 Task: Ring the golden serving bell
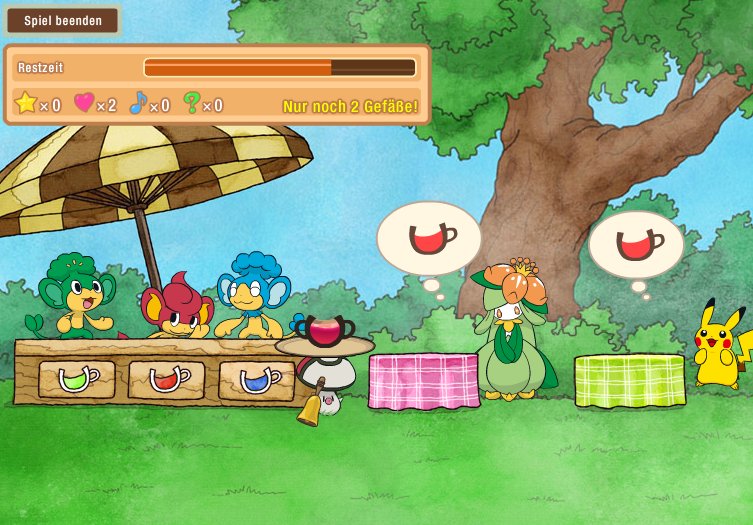click(x=311, y=406)
